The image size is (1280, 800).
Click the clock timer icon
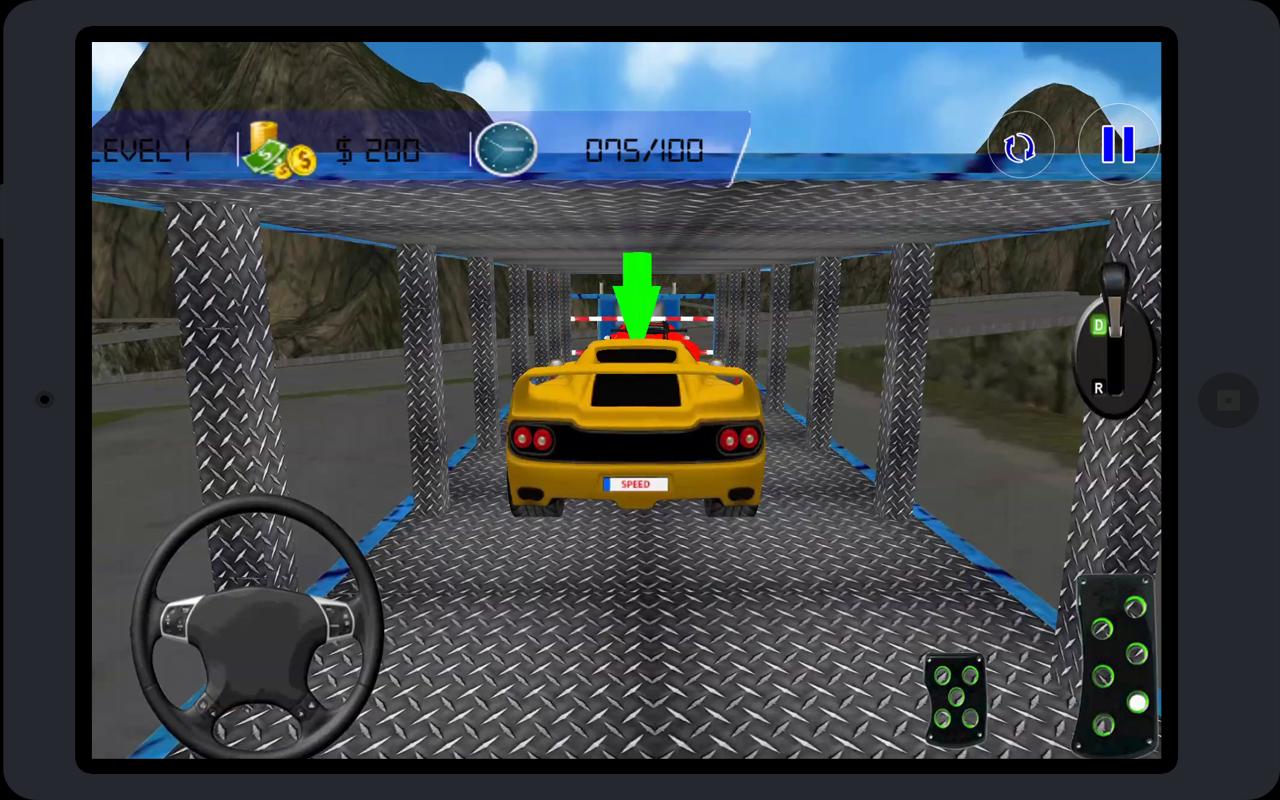508,149
